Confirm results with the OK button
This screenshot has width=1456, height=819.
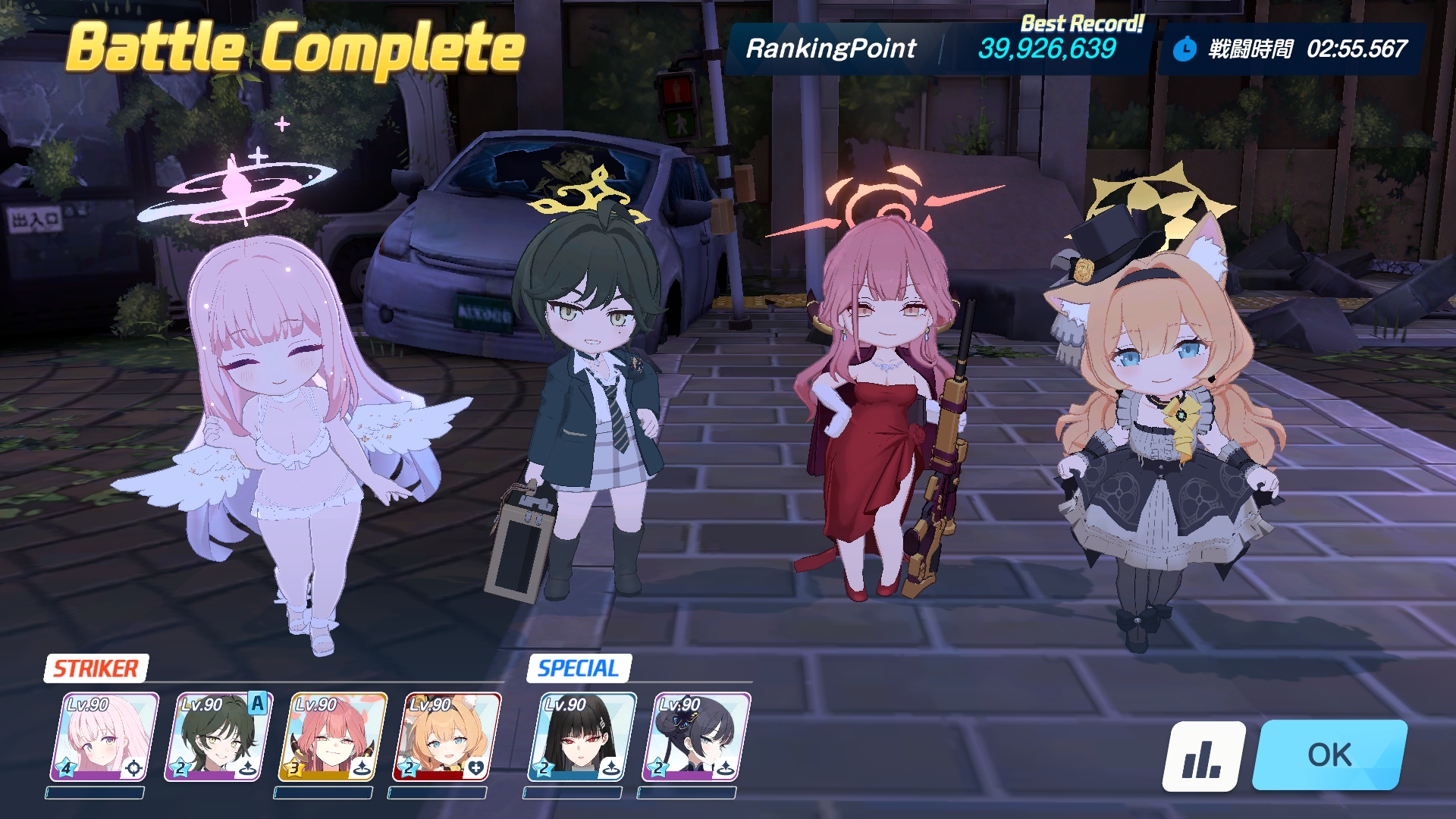coord(1329,755)
